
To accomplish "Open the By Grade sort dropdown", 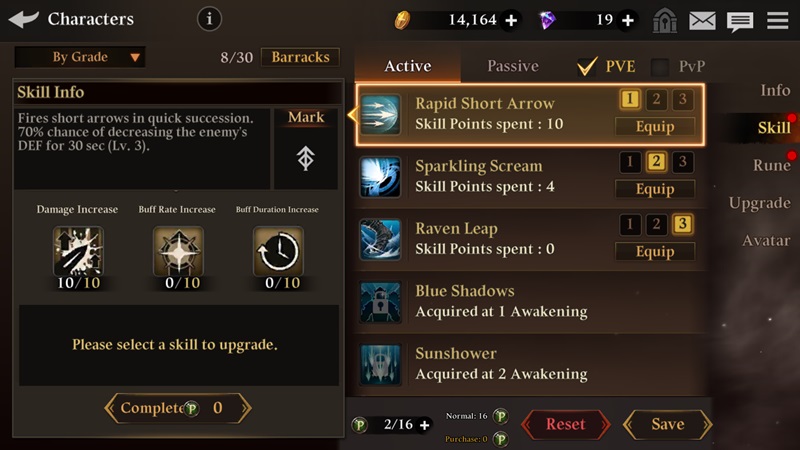I will (80, 57).
